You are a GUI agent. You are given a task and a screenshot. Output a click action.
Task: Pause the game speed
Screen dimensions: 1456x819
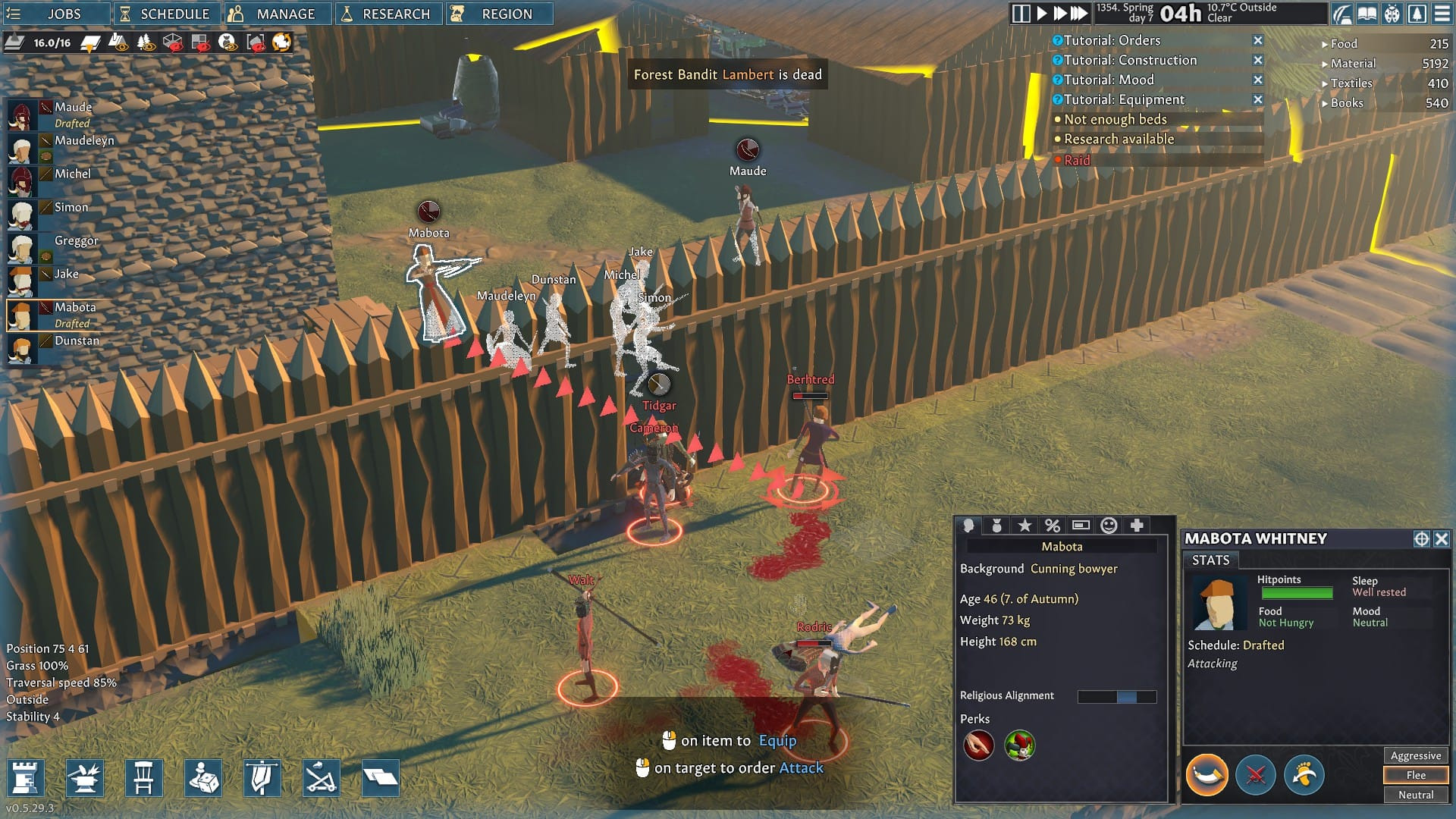(1021, 13)
